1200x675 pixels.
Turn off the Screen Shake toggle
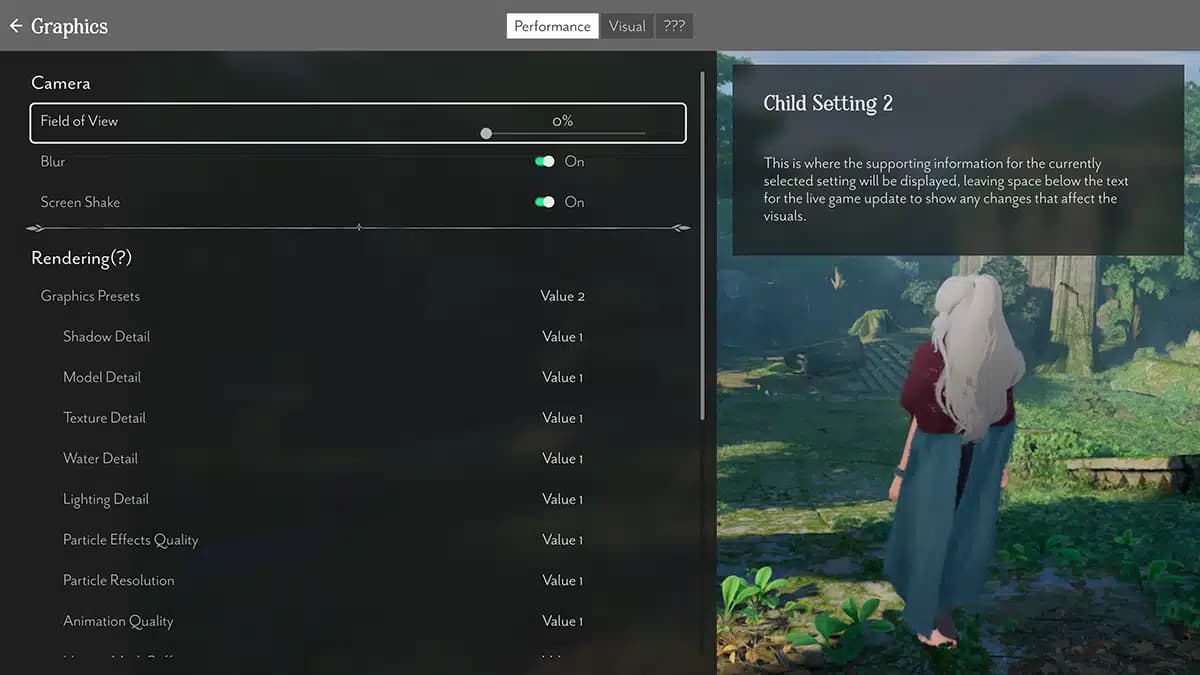545,202
